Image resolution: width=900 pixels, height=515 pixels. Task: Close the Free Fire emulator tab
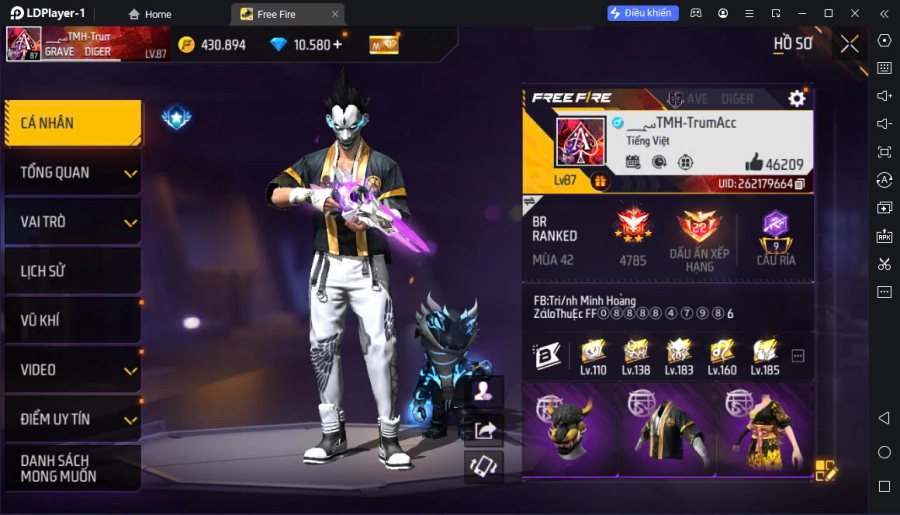tap(335, 14)
